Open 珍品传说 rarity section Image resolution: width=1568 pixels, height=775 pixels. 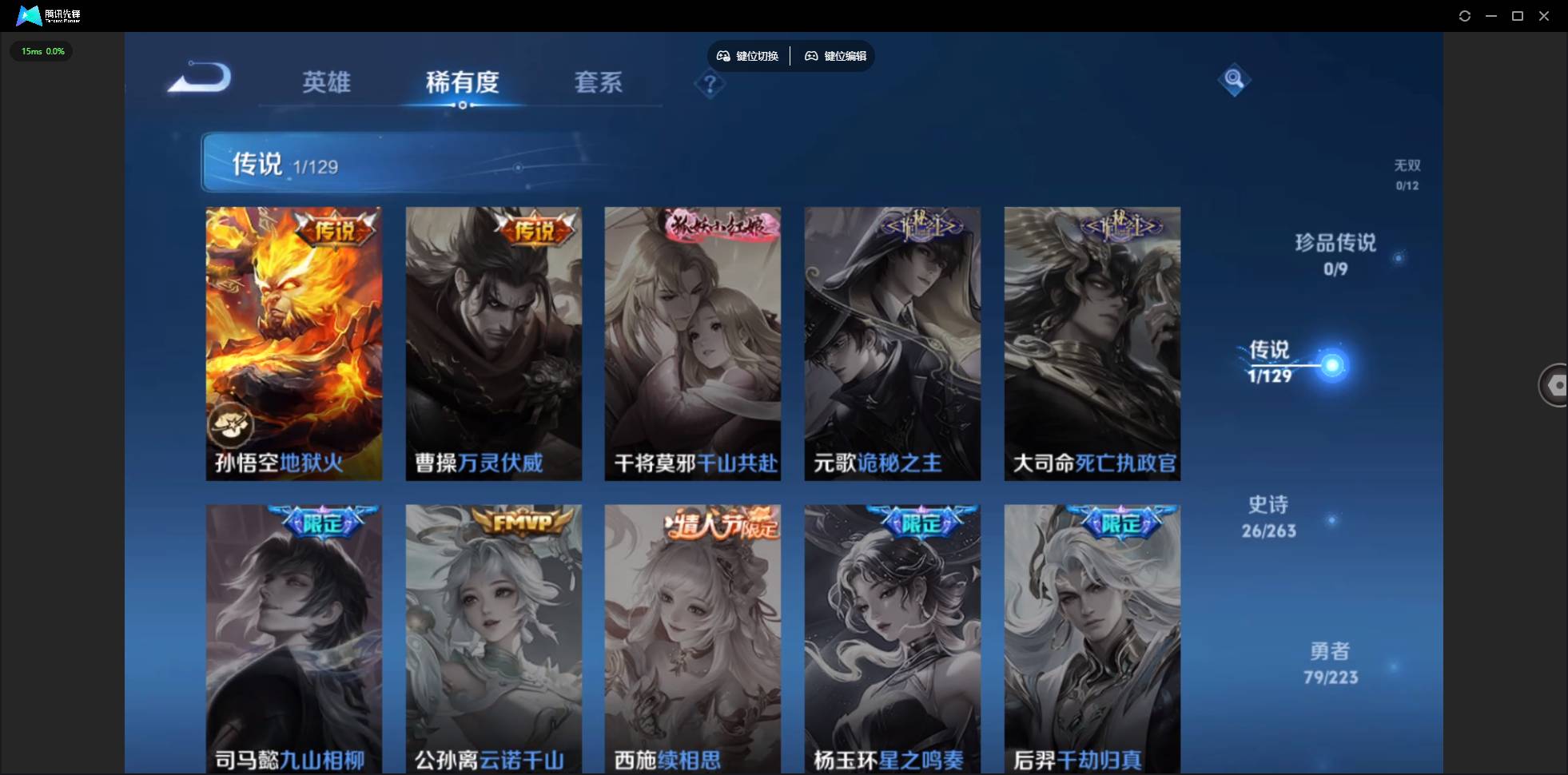click(x=1335, y=254)
